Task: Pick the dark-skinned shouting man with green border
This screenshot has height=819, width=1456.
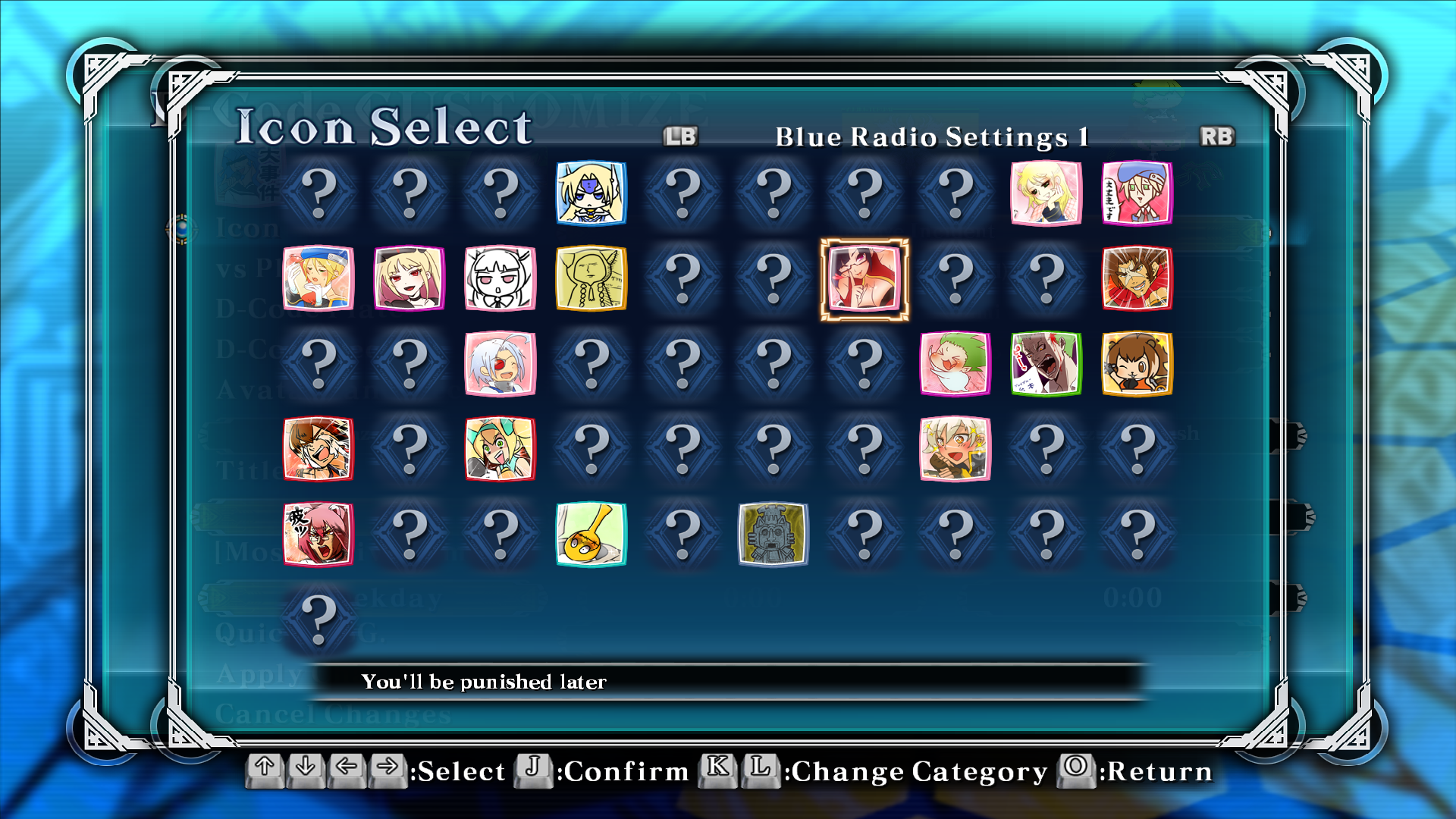Action: click(x=1046, y=364)
